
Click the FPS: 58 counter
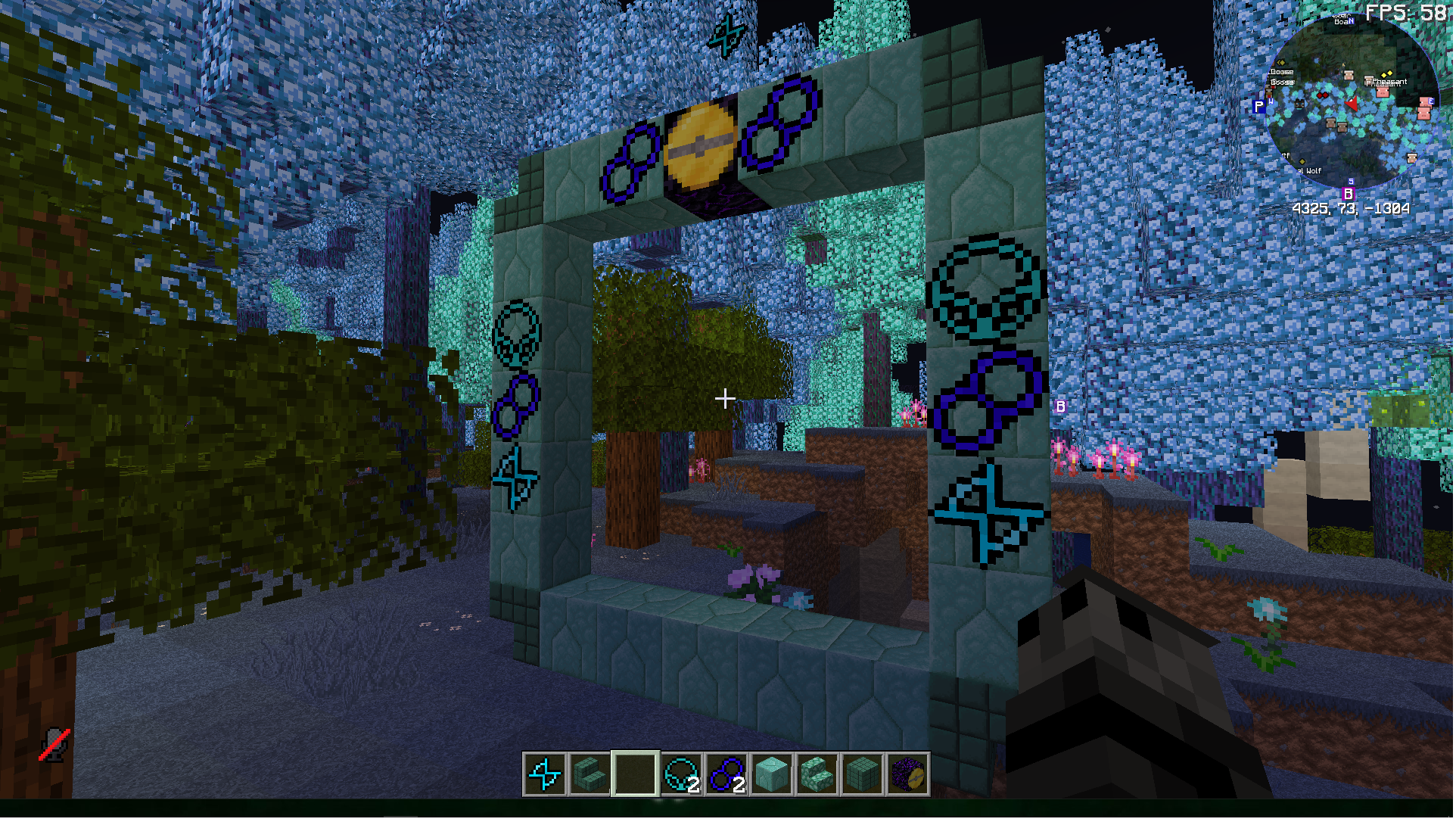click(1406, 11)
